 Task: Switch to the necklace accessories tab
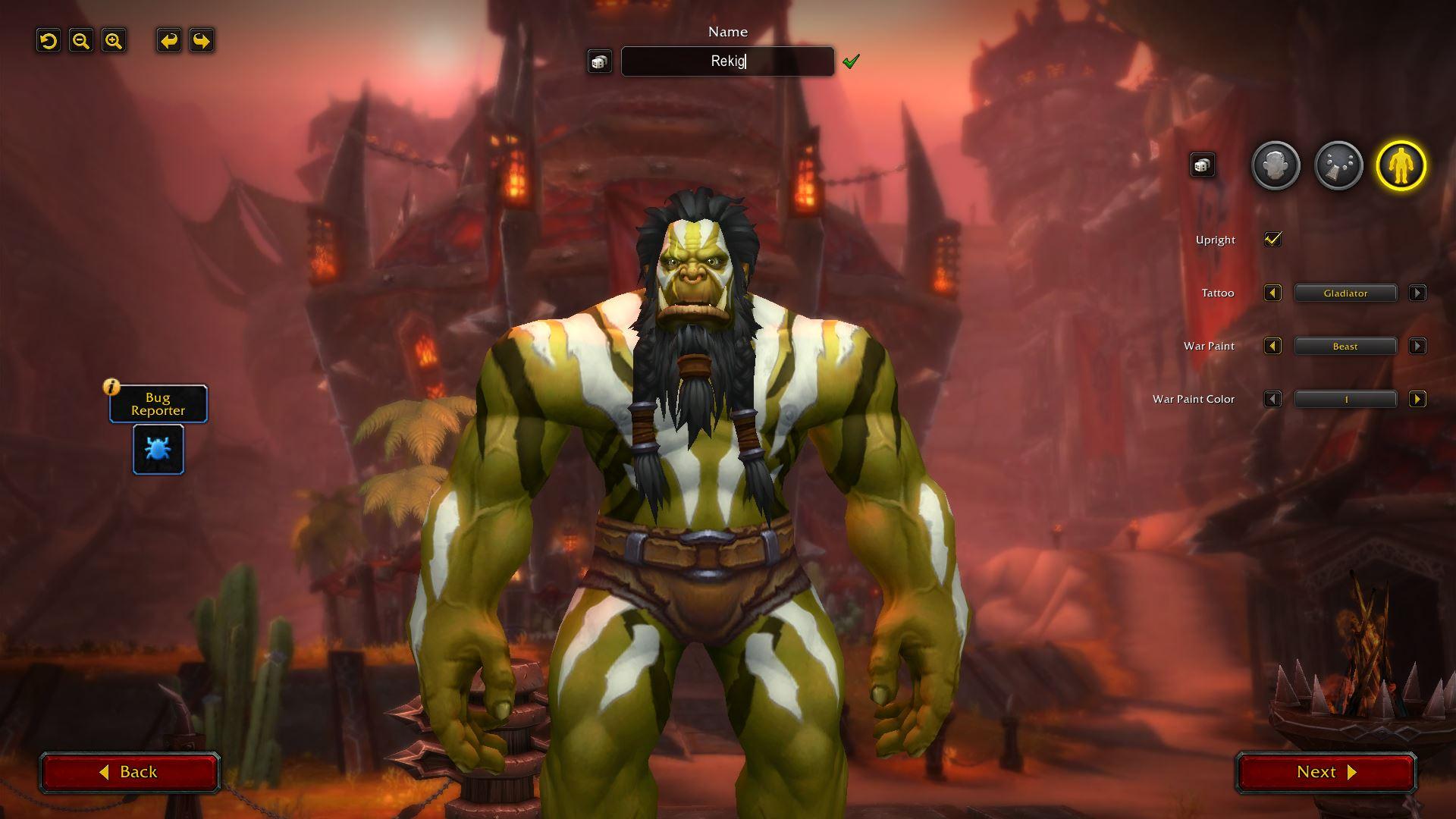(x=1338, y=165)
